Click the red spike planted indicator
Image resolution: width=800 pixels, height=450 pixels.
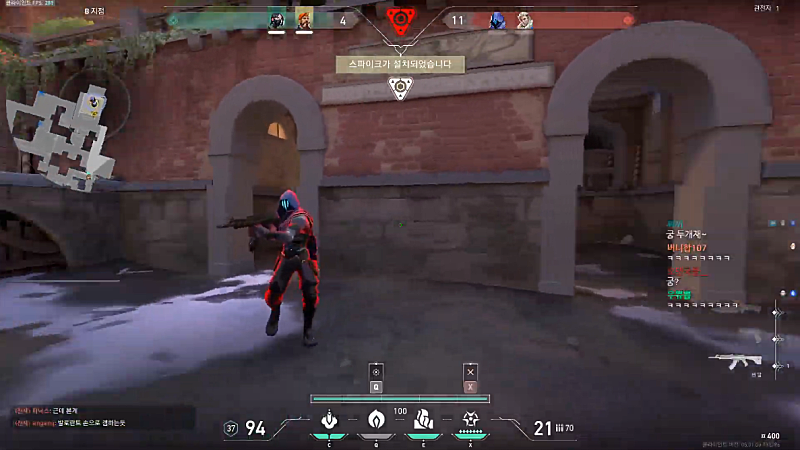(x=399, y=20)
